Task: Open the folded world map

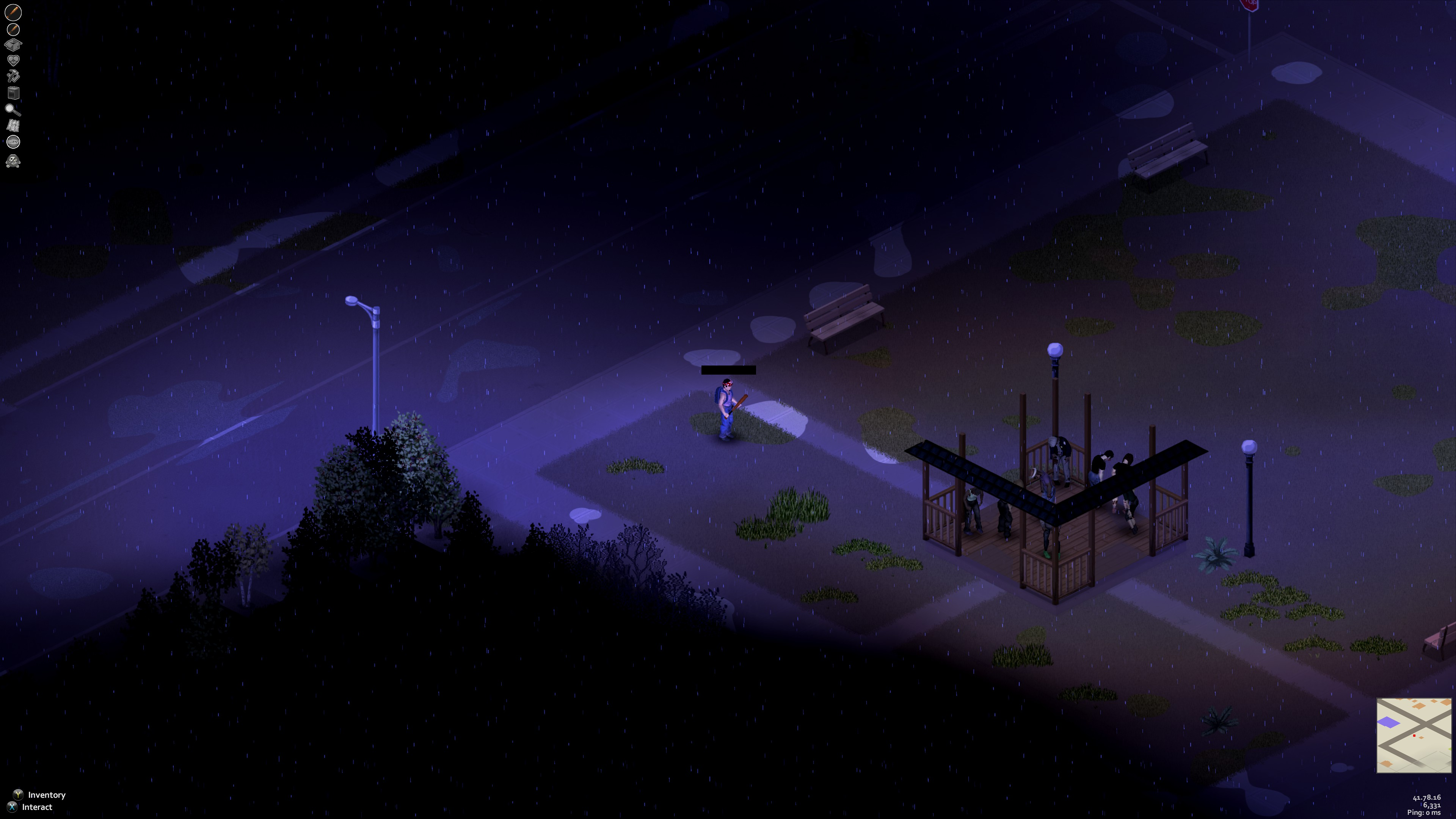Action: [x=13, y=126]
